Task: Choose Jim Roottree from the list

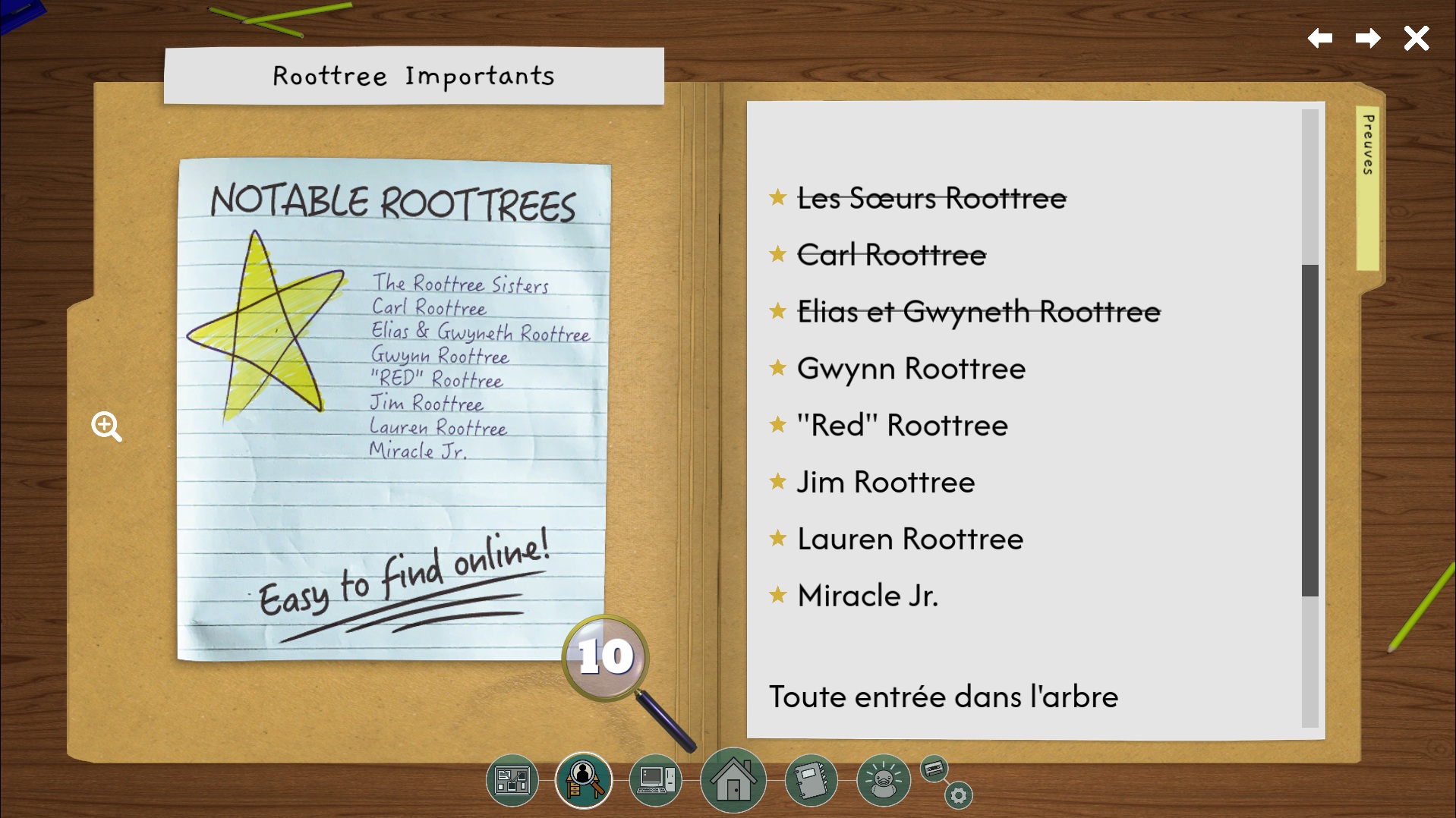Action: [885, 483]
